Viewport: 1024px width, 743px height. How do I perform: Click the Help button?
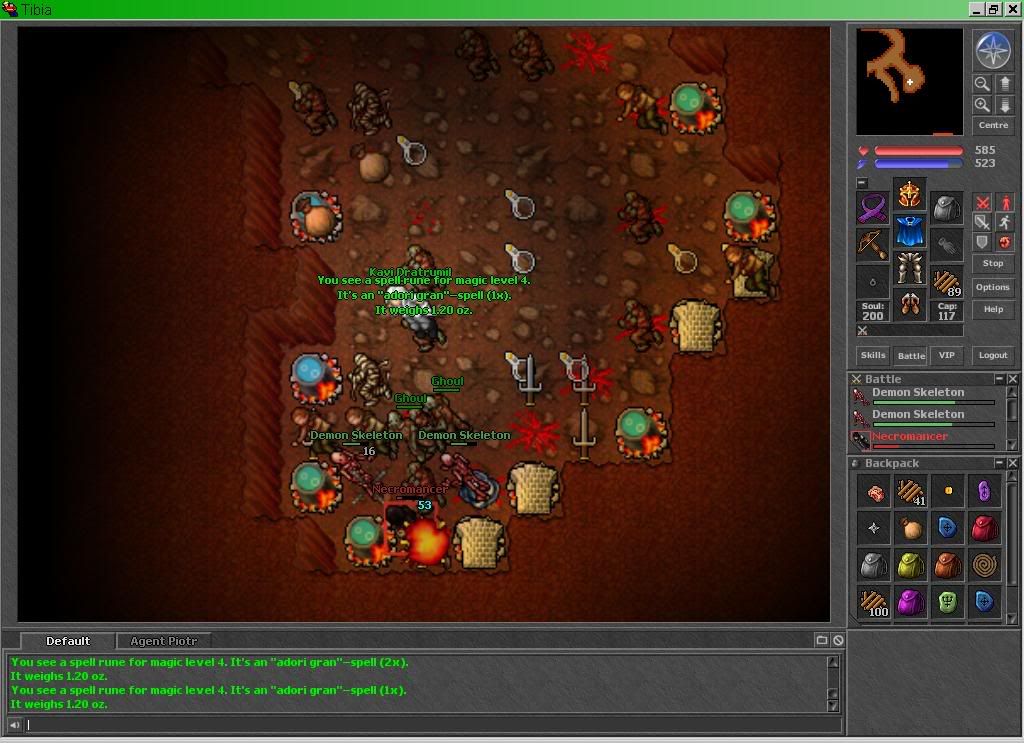[993, 309]
